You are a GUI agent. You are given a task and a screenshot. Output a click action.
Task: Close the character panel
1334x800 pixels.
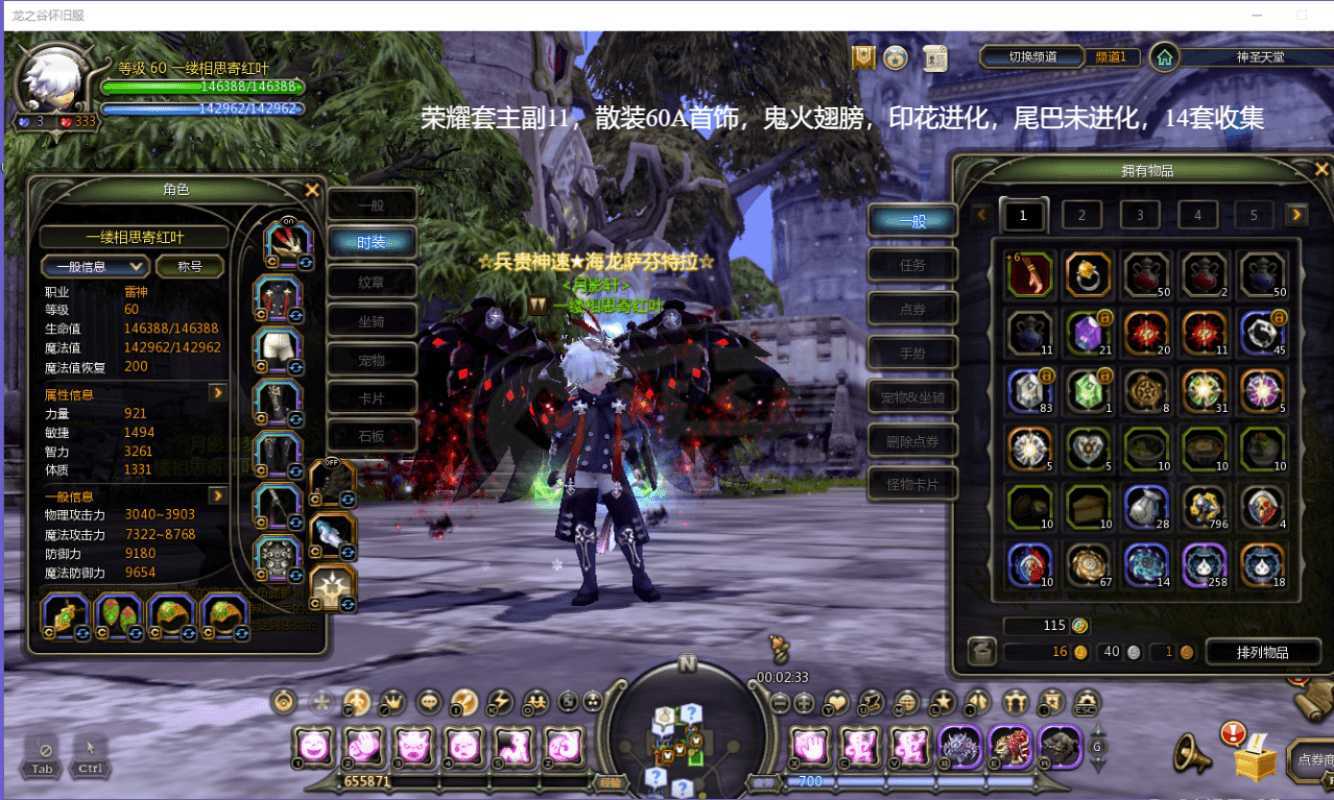(x=312, y=190)
